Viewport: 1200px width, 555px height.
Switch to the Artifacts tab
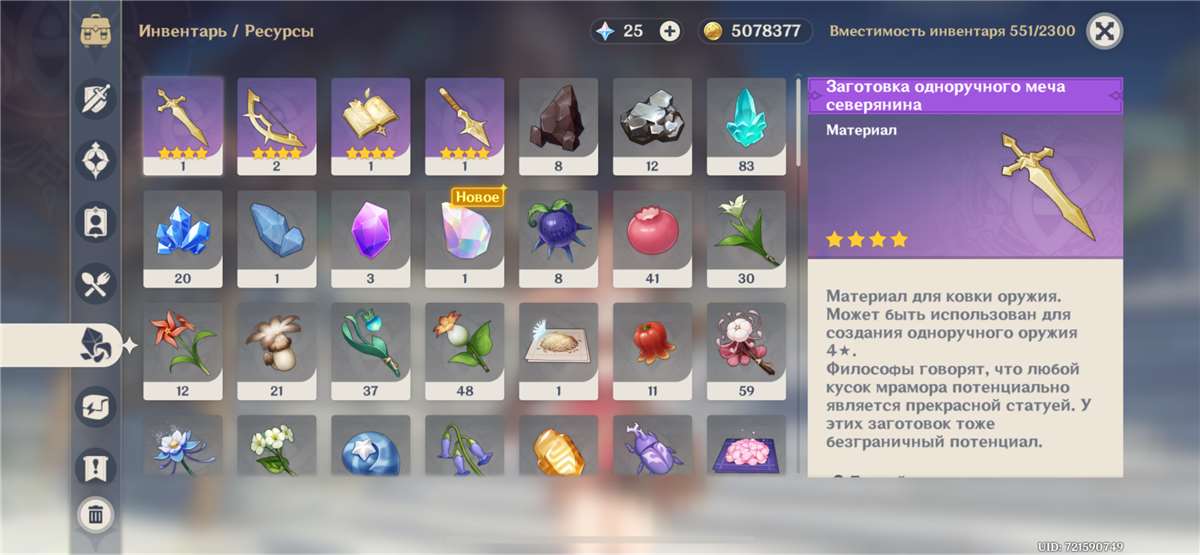click(97, 159)
